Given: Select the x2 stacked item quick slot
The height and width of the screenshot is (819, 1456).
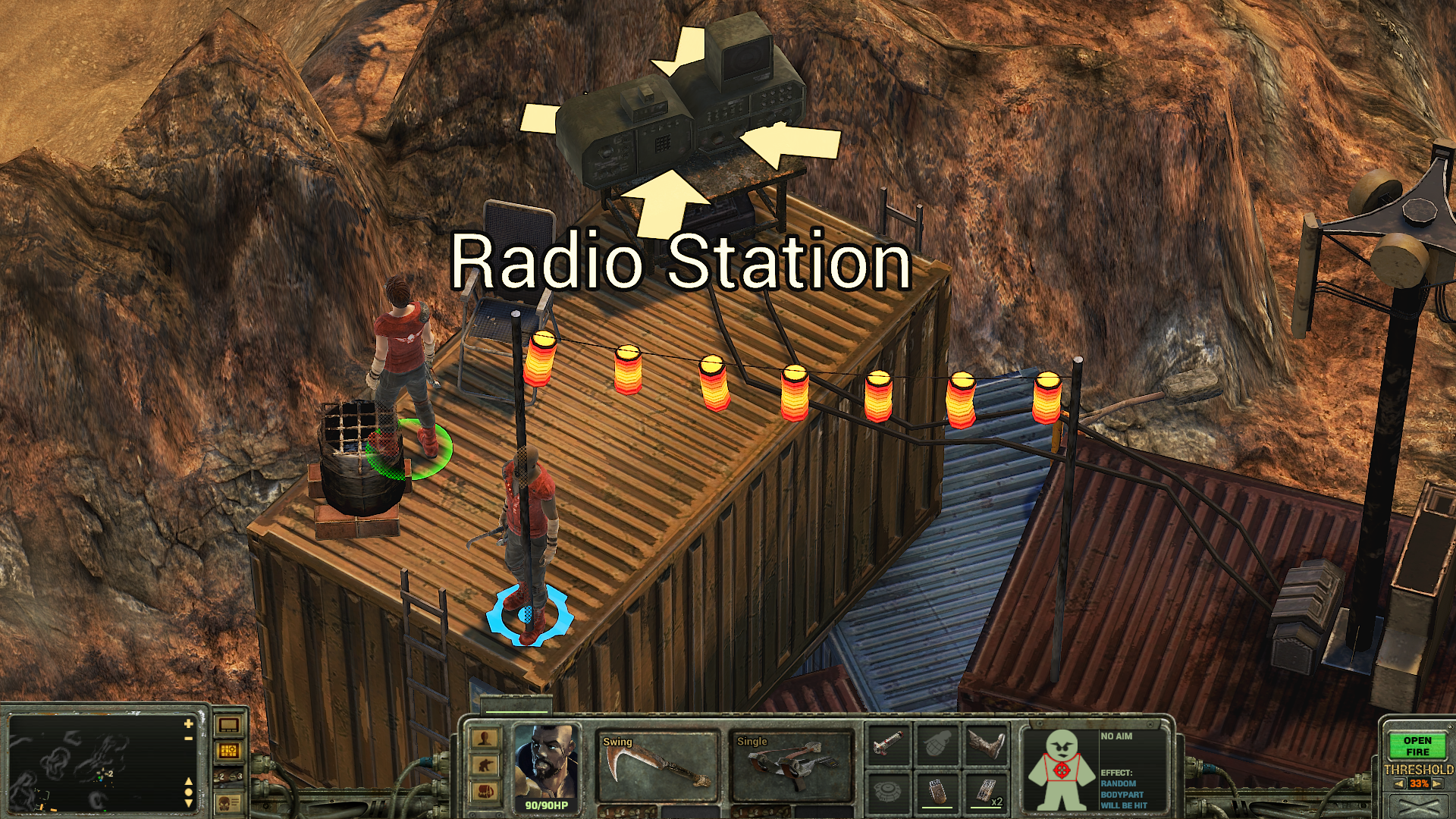Looking at the screenshot, I should point(986,792).
